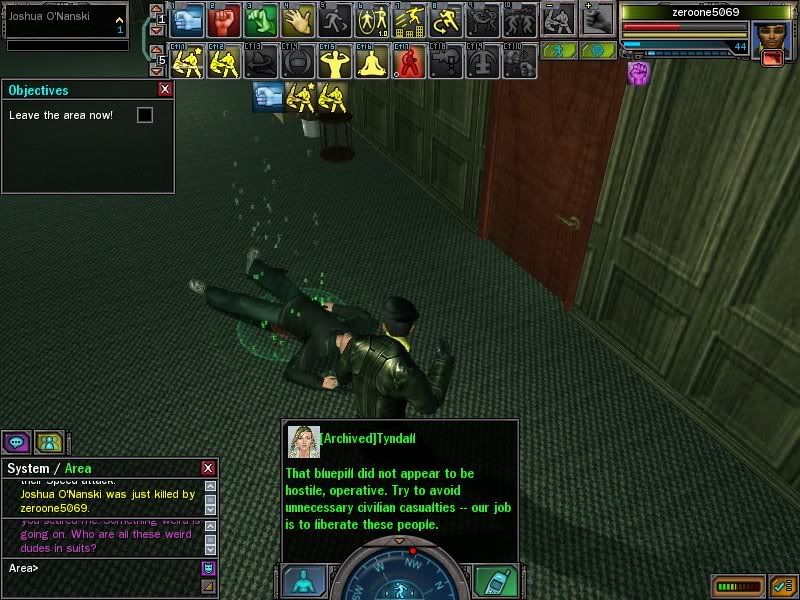The width and height of the screenshot is (800, 600).
Task: Open the team members icon button
Action: point(48,441)
